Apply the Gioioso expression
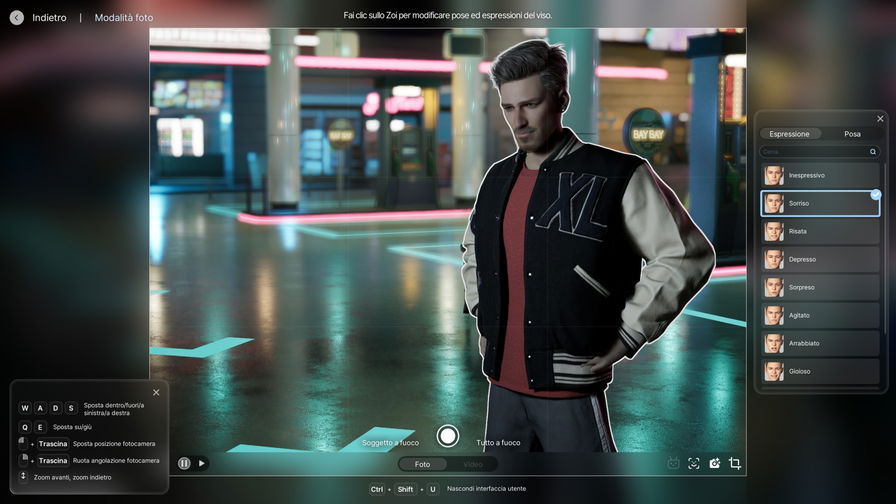This screenshot has width=896, height=504. pyautogui.click(x=820, y=372)
